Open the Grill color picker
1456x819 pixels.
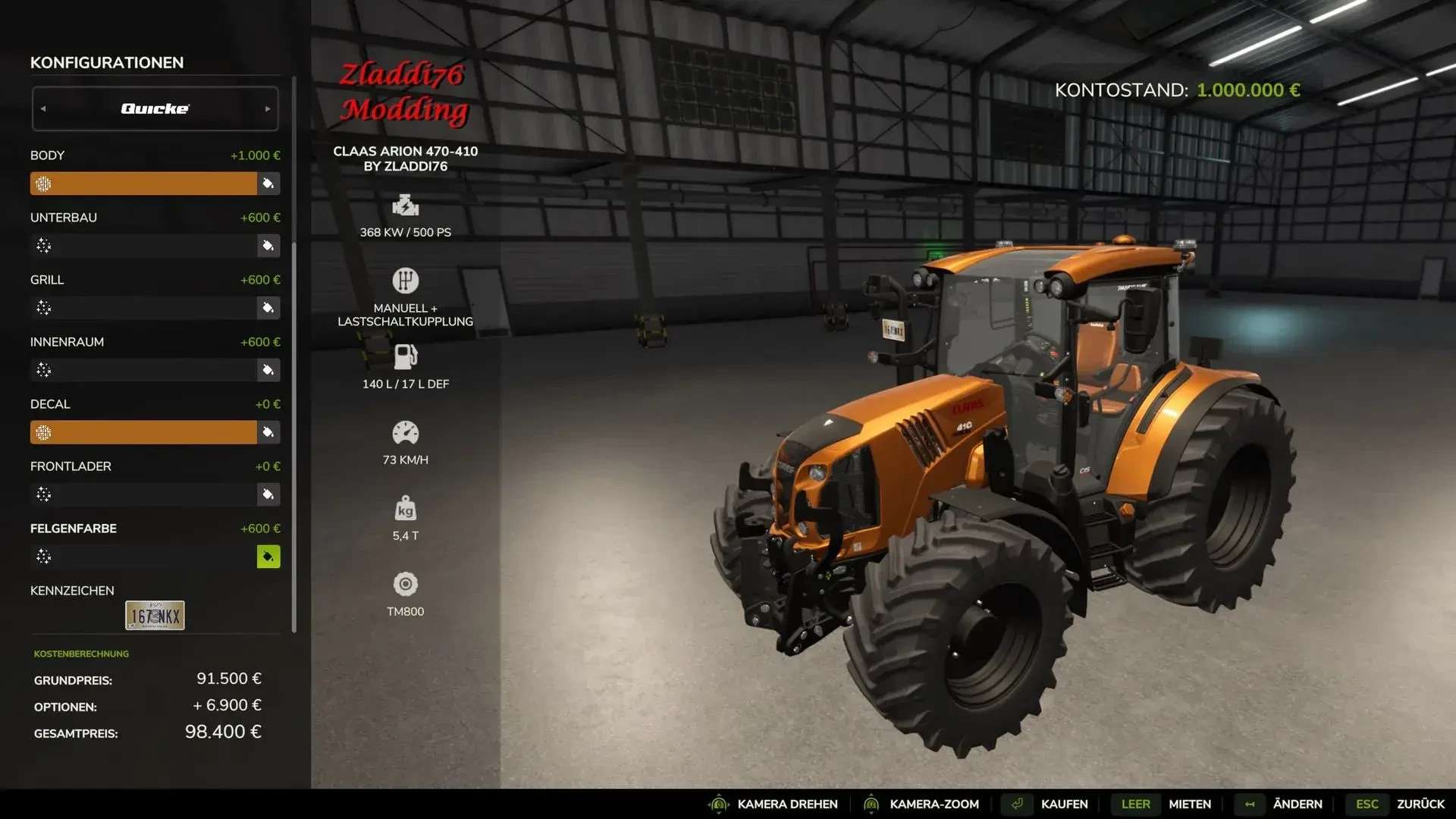[x=268, y=308]
